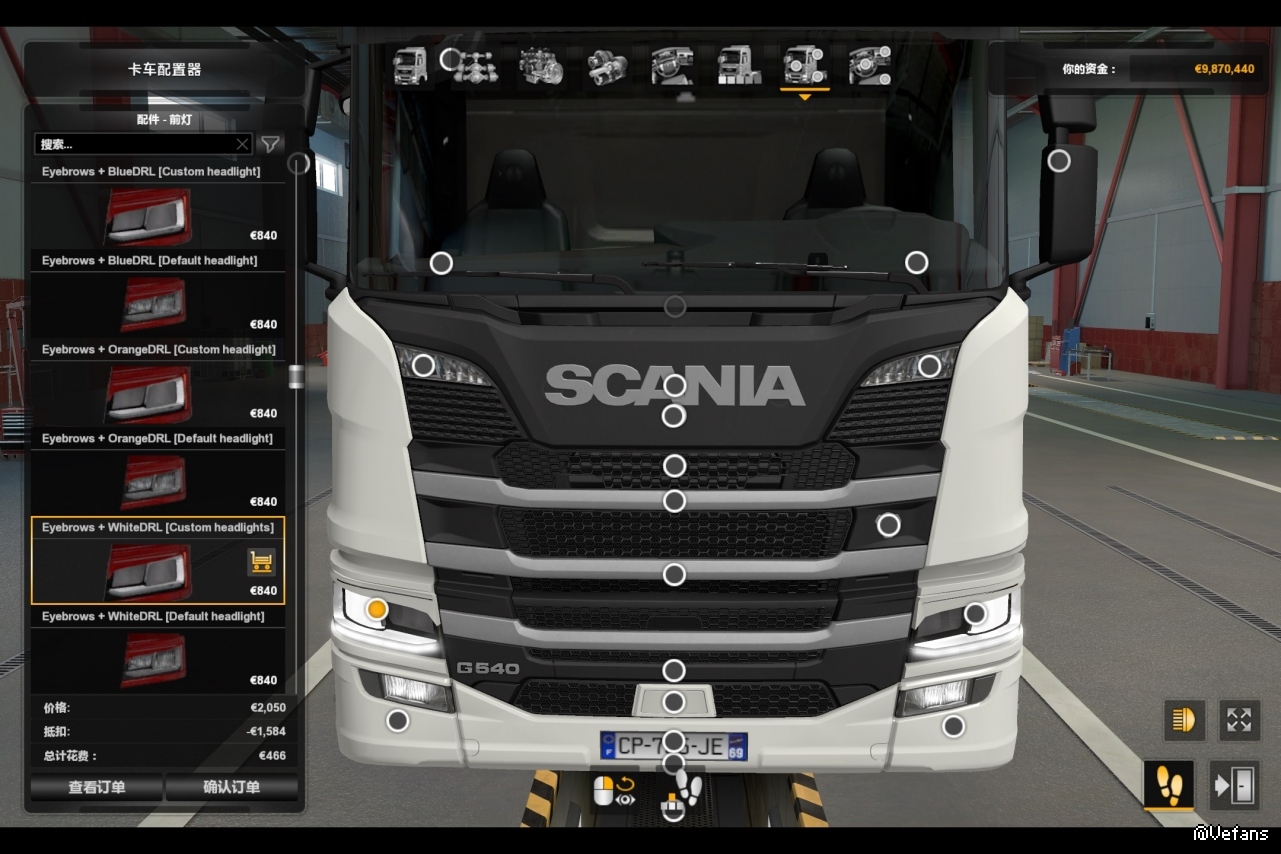The width and height of the screenshot is (1281, 854).
Task: Switch to the chassis axles category
Action: 475,66
